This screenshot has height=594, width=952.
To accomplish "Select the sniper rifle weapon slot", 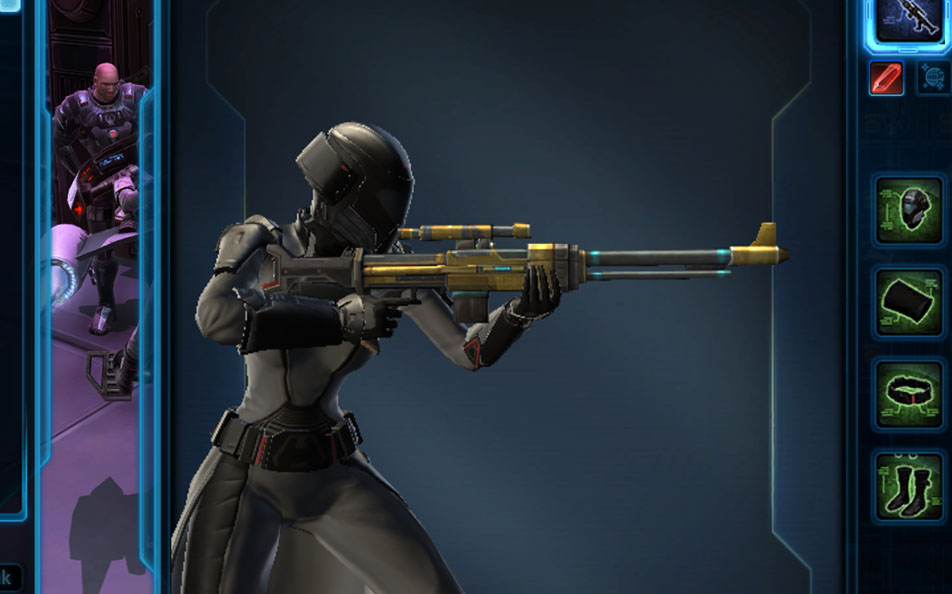I will [x=908, y=18].
